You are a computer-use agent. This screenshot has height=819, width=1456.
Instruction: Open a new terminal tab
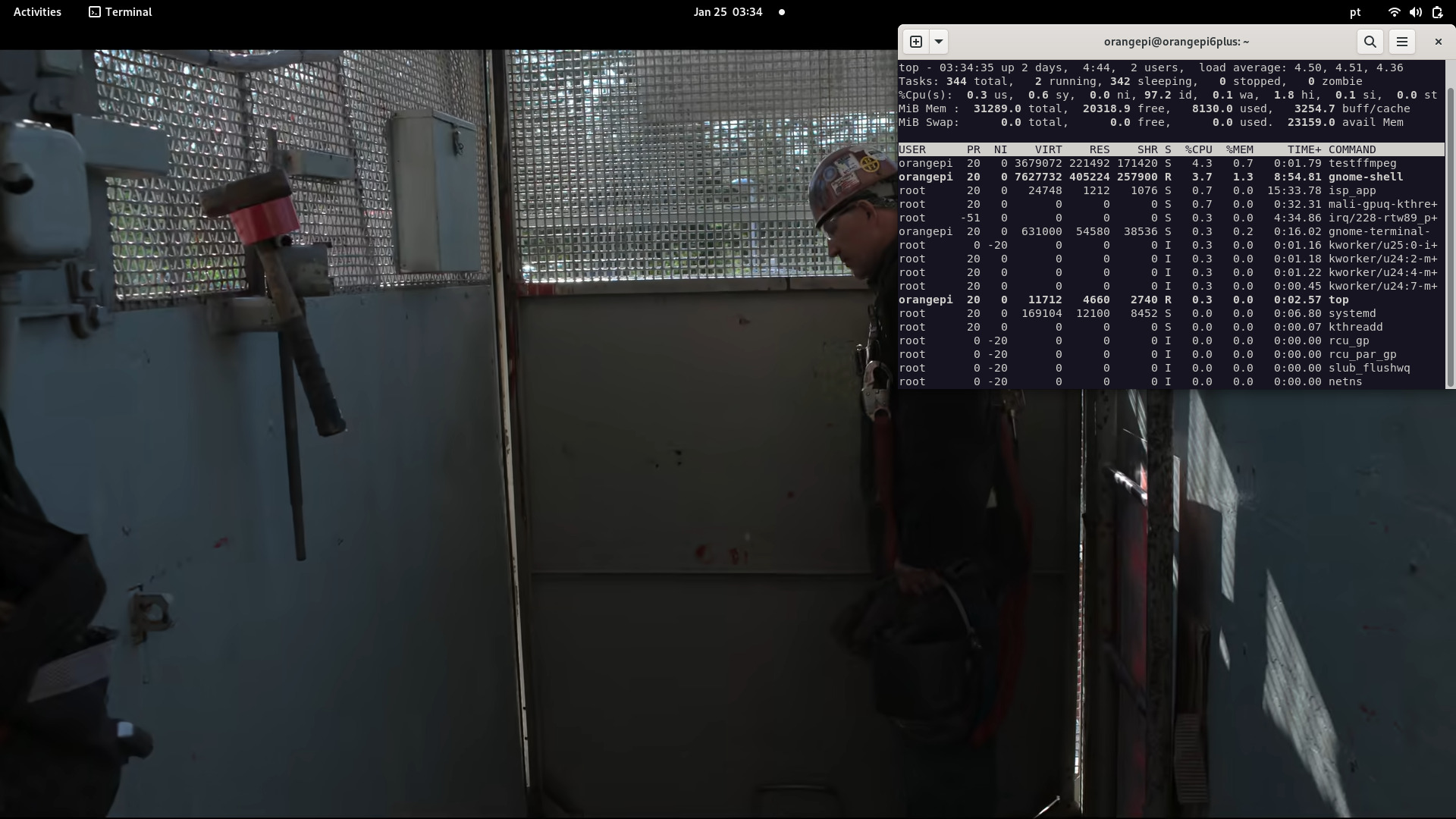[x=916, y=42]
